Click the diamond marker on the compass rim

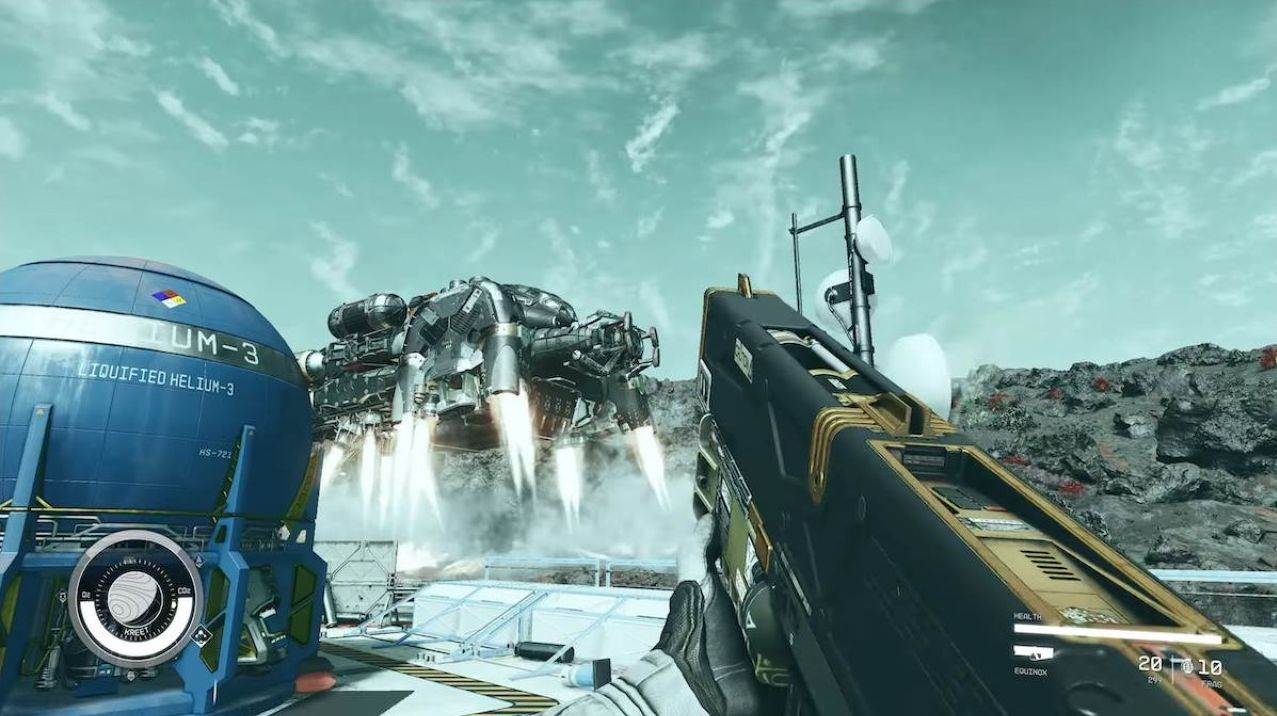200,634
